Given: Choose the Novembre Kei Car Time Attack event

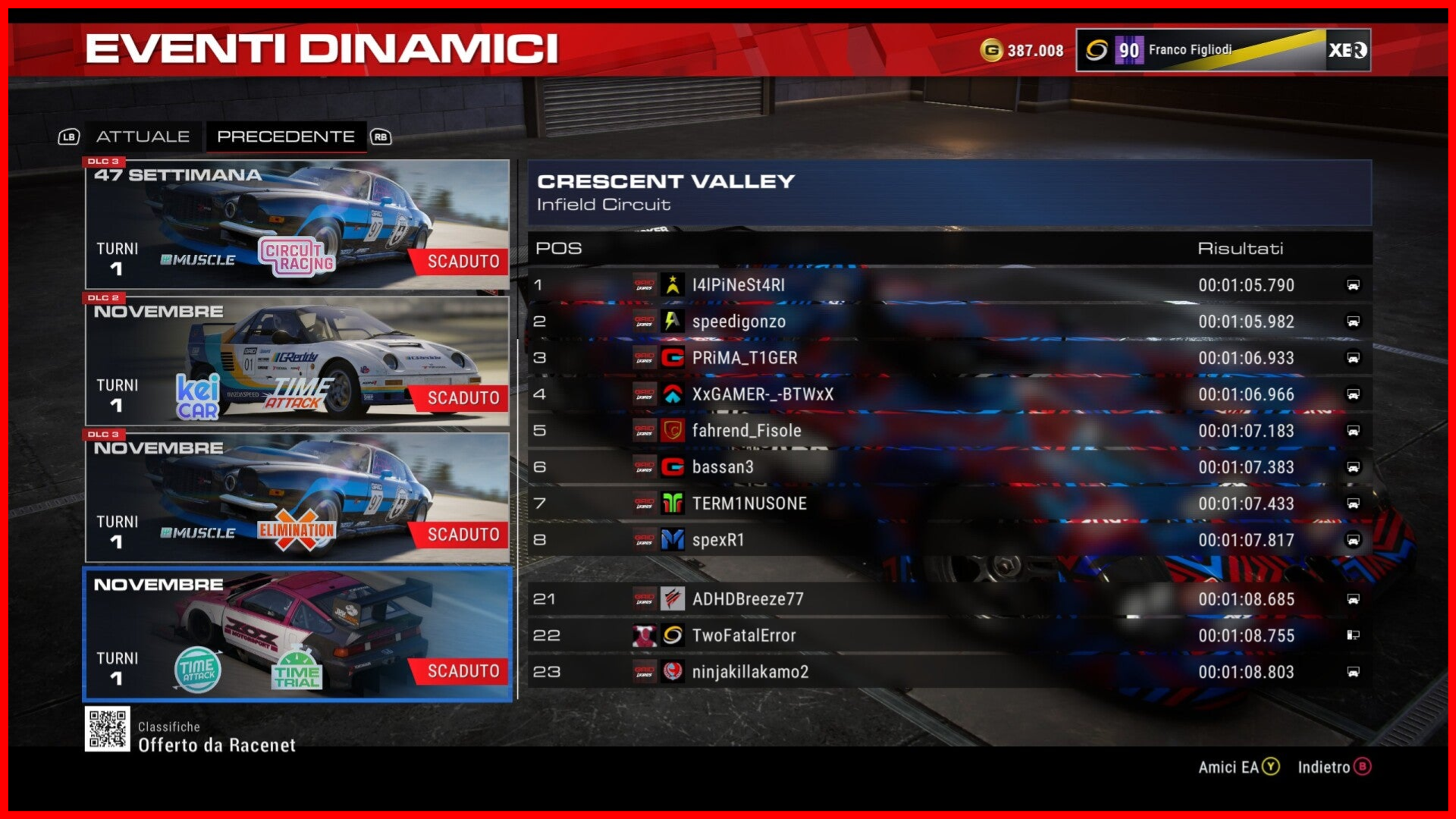Looking at the screenshot, I should [x=297, y=362].
